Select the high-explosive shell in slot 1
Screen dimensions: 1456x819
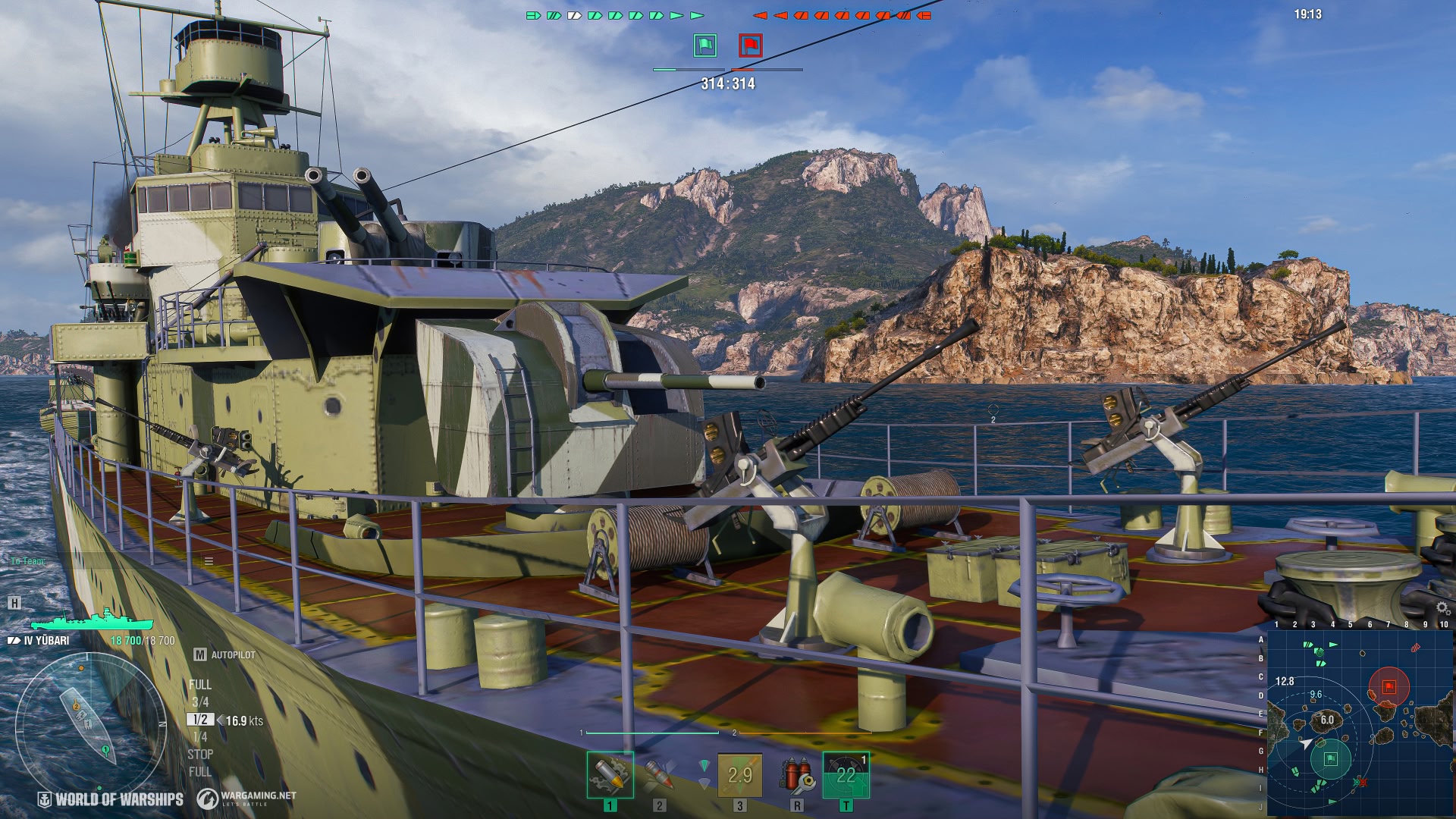[610, 774]
